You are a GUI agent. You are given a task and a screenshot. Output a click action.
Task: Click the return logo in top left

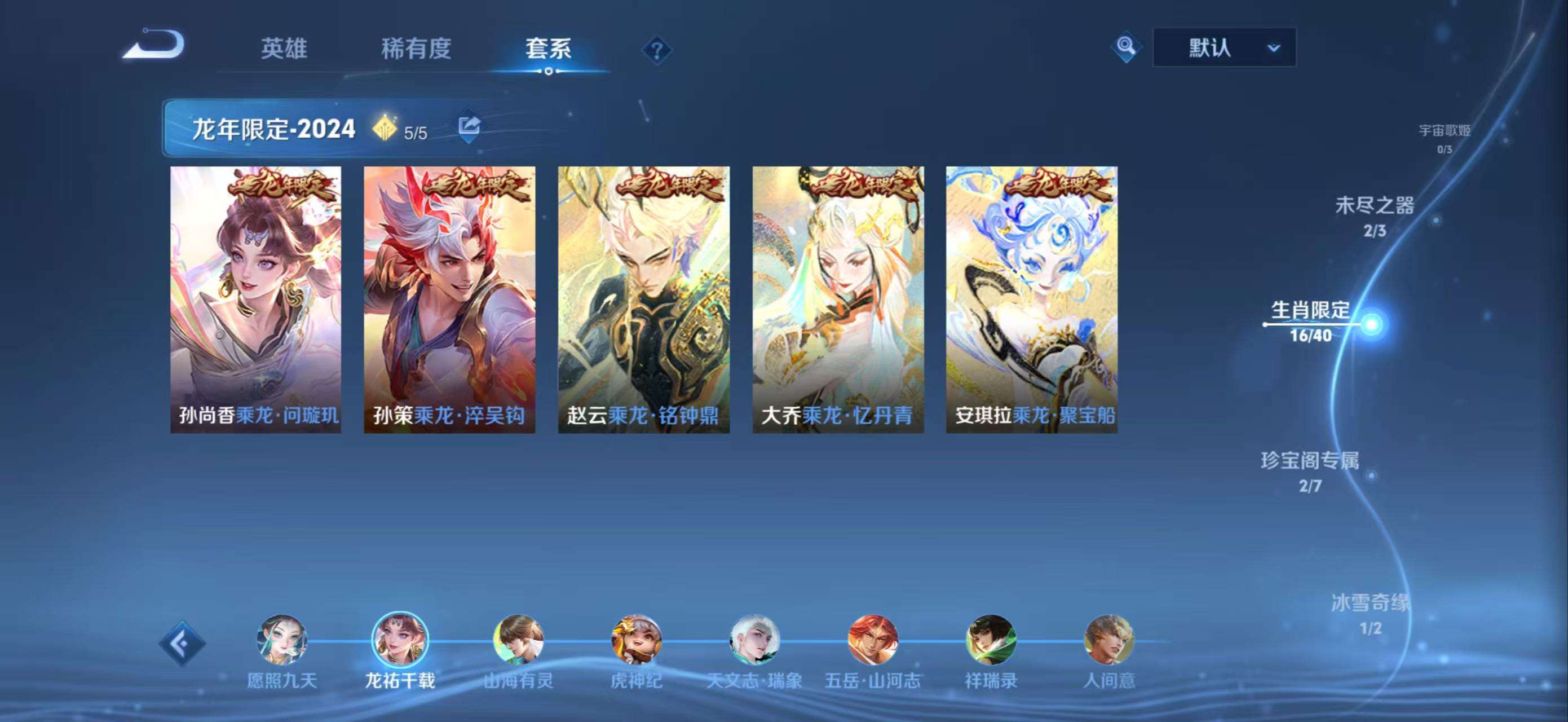click(x=156, y=47)
